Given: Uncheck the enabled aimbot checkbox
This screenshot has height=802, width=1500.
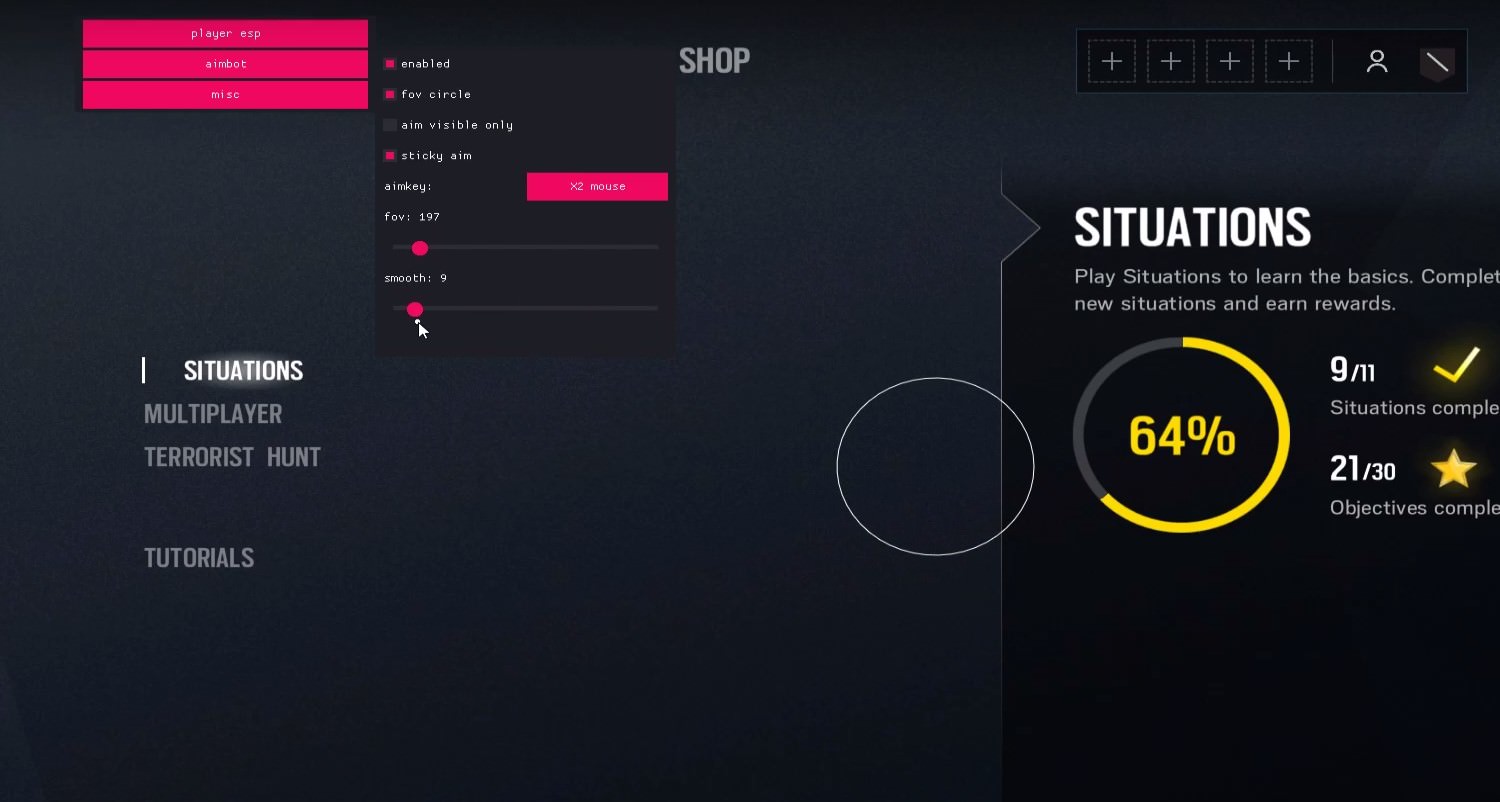Looking at the screenshot, I should pyautogui.click(x=389, y=62).
